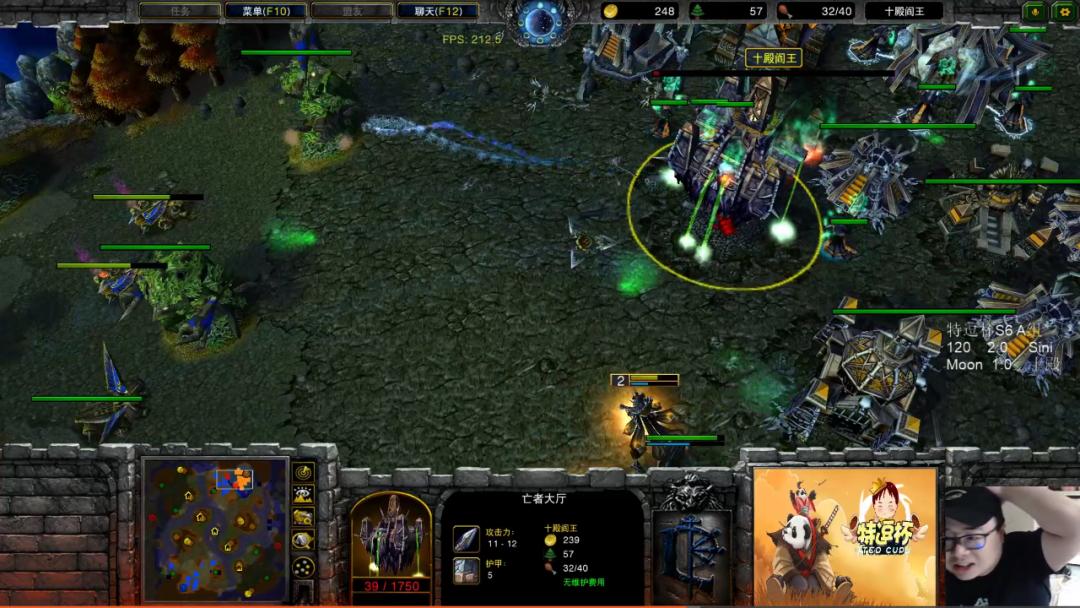Click the food supply 32/40 display
The height and width of the screenshot is (608, 1080).
pos(816,11)
